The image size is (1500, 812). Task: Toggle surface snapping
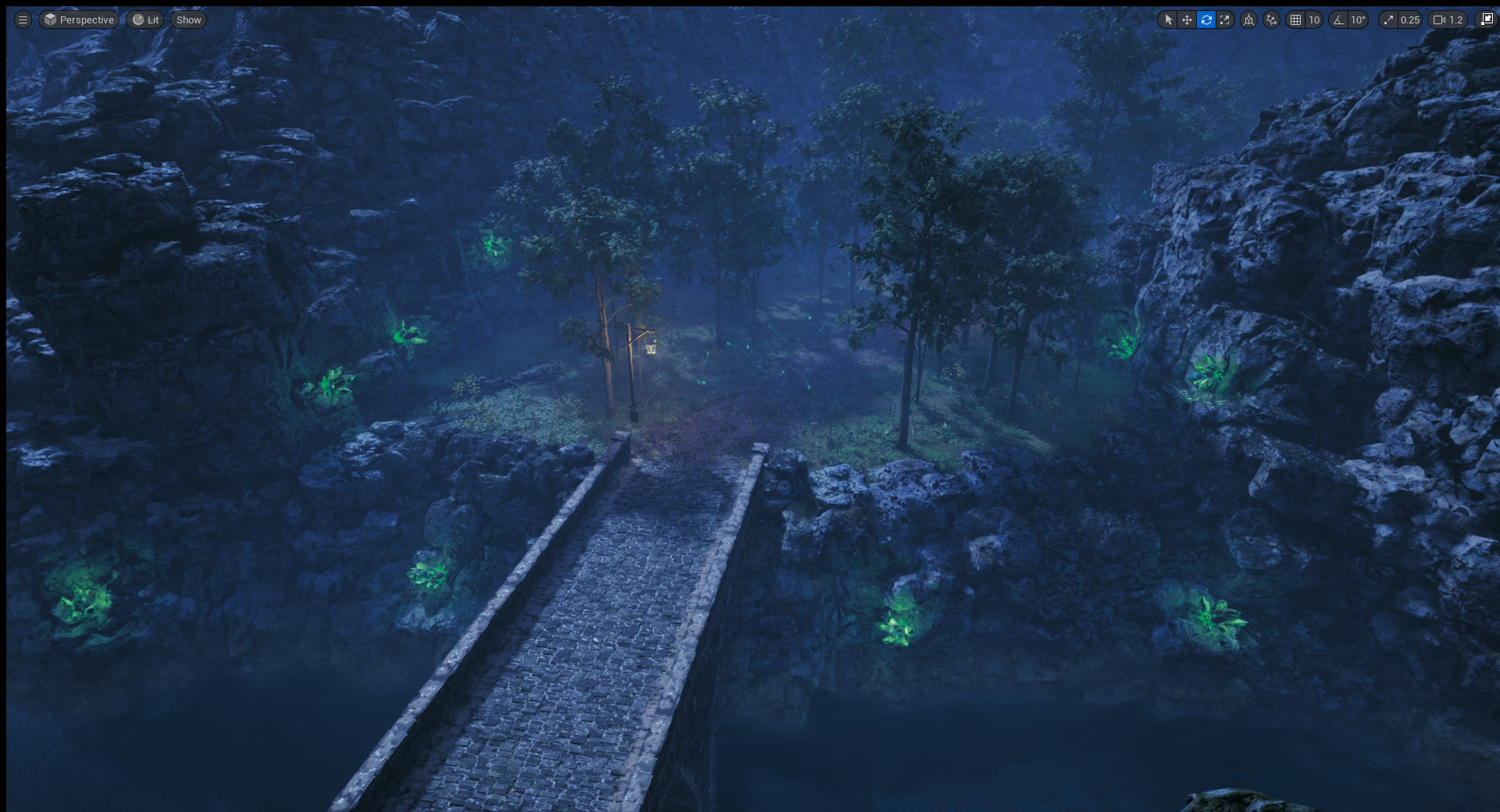pos(1272,20)
